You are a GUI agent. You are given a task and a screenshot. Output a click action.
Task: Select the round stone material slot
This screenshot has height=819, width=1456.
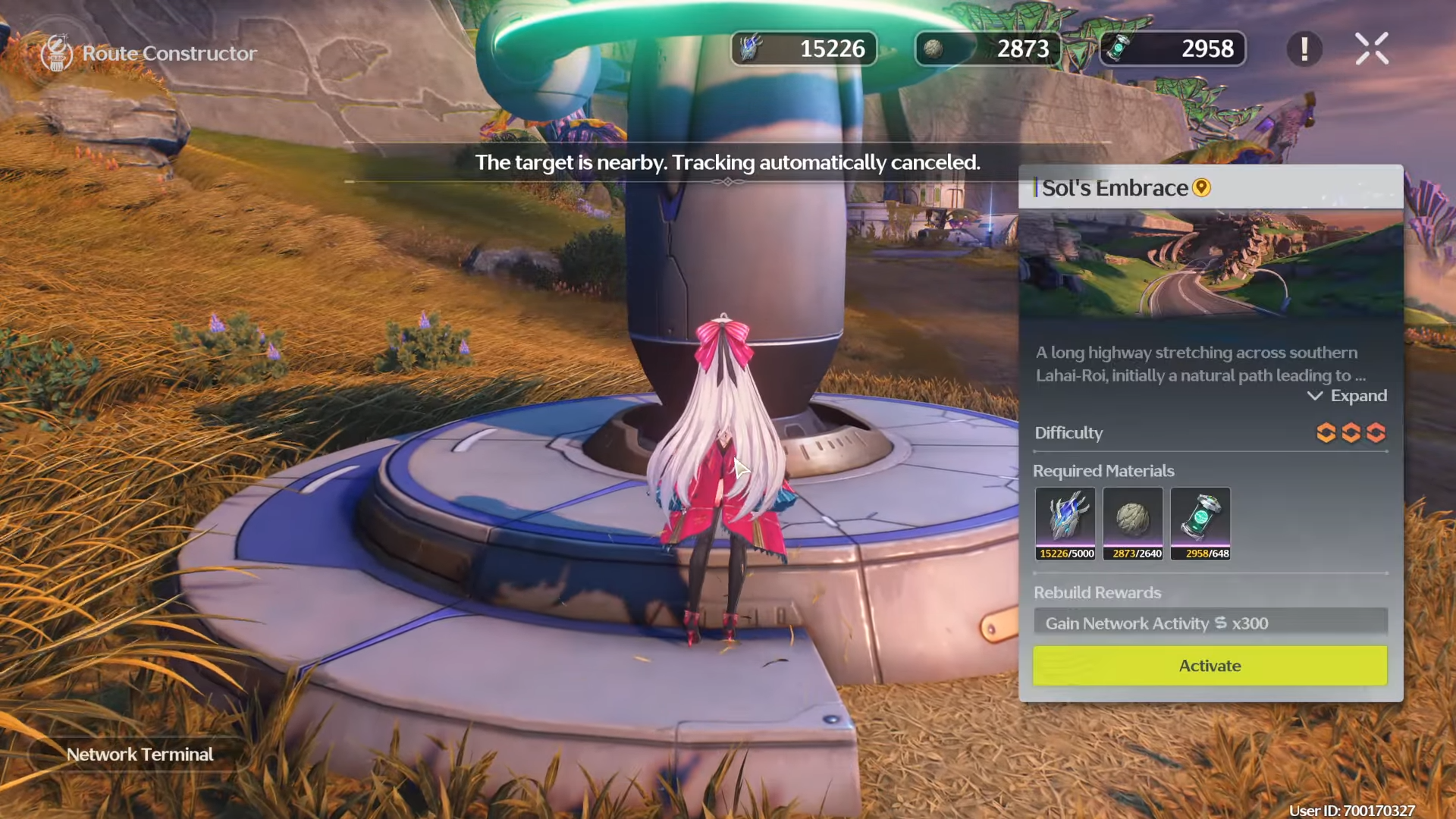[x=1133, y=524]
